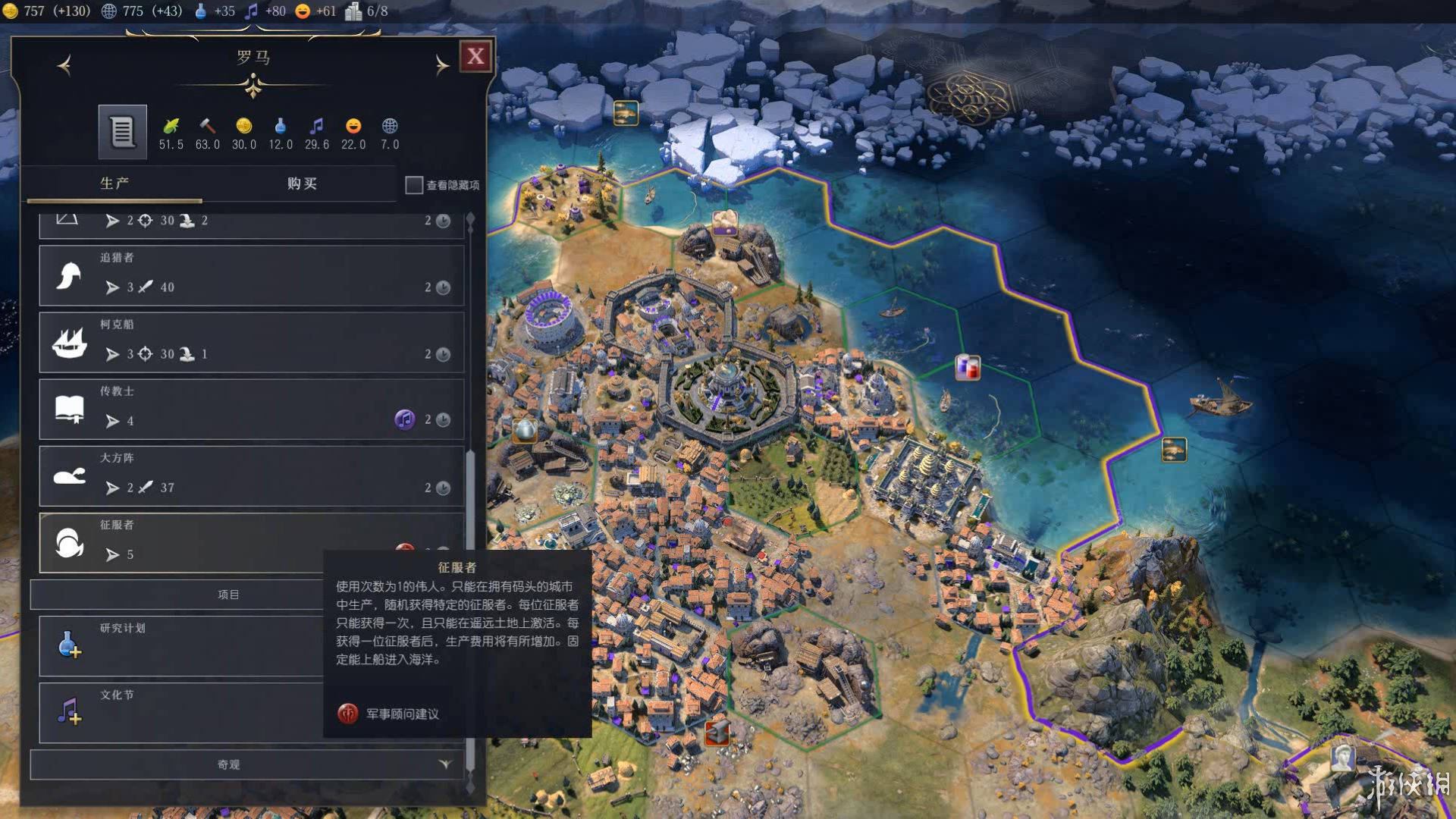This screenshot has height=819, width=1456.
Task: Switch to the 生产 tab
Action: click(115, 184)
